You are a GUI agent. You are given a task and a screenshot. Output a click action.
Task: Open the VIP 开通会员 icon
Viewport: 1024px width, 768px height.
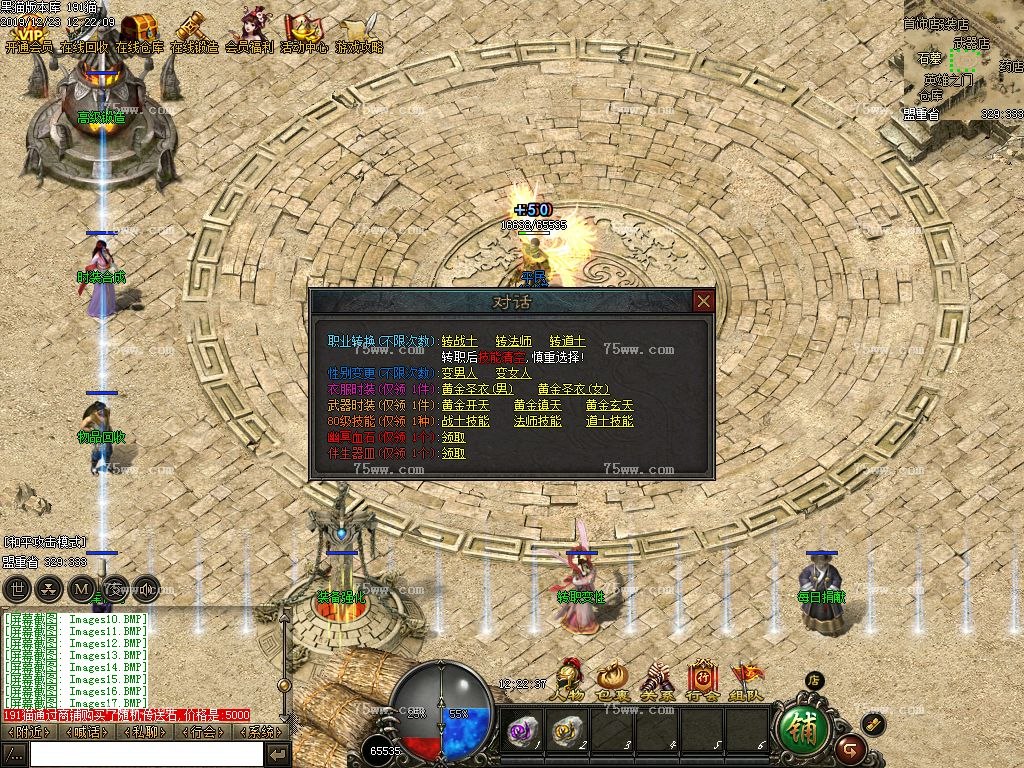[x=28, y=33]
